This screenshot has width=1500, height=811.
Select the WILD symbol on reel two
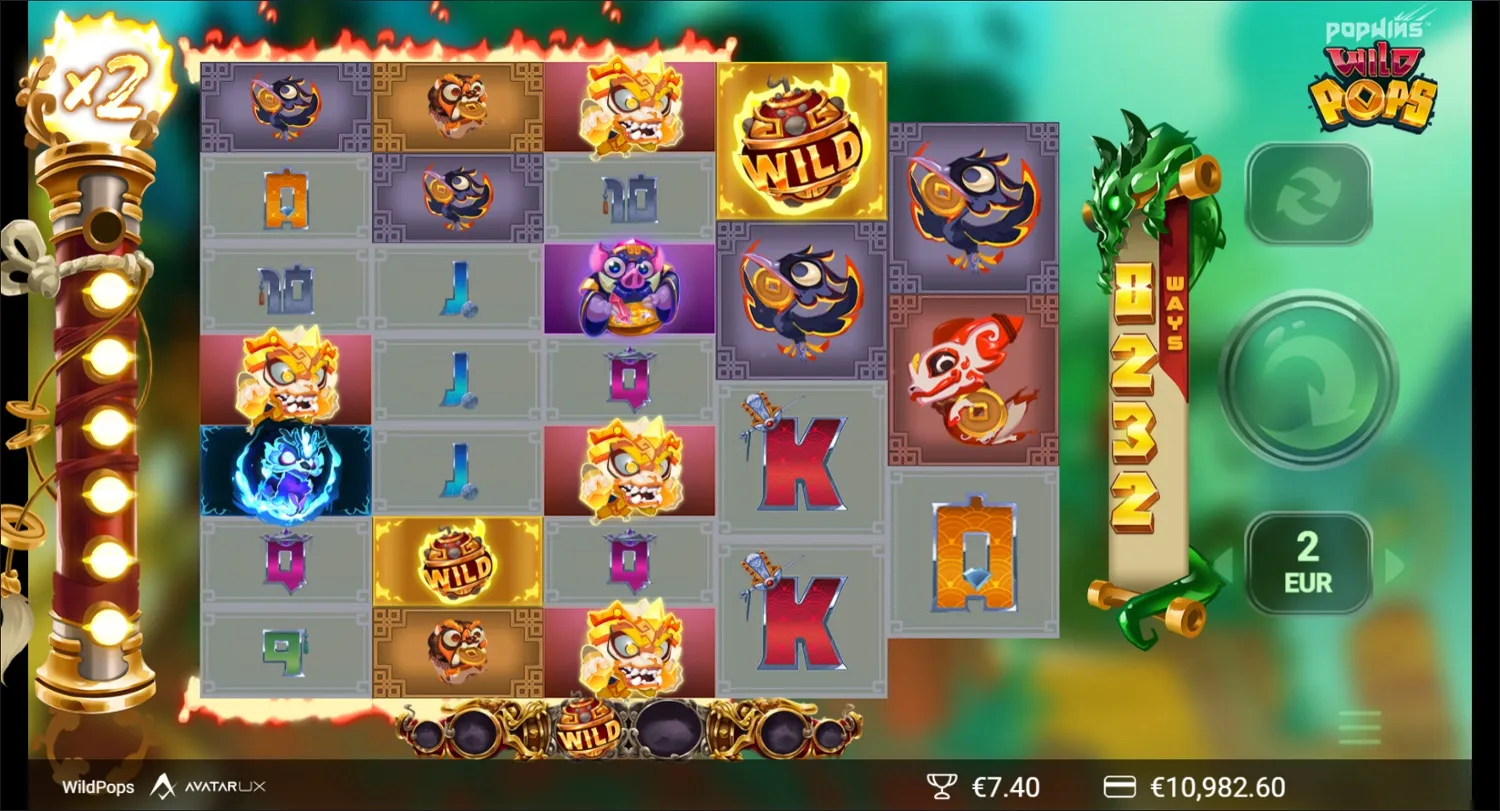(x=458, y=562)
